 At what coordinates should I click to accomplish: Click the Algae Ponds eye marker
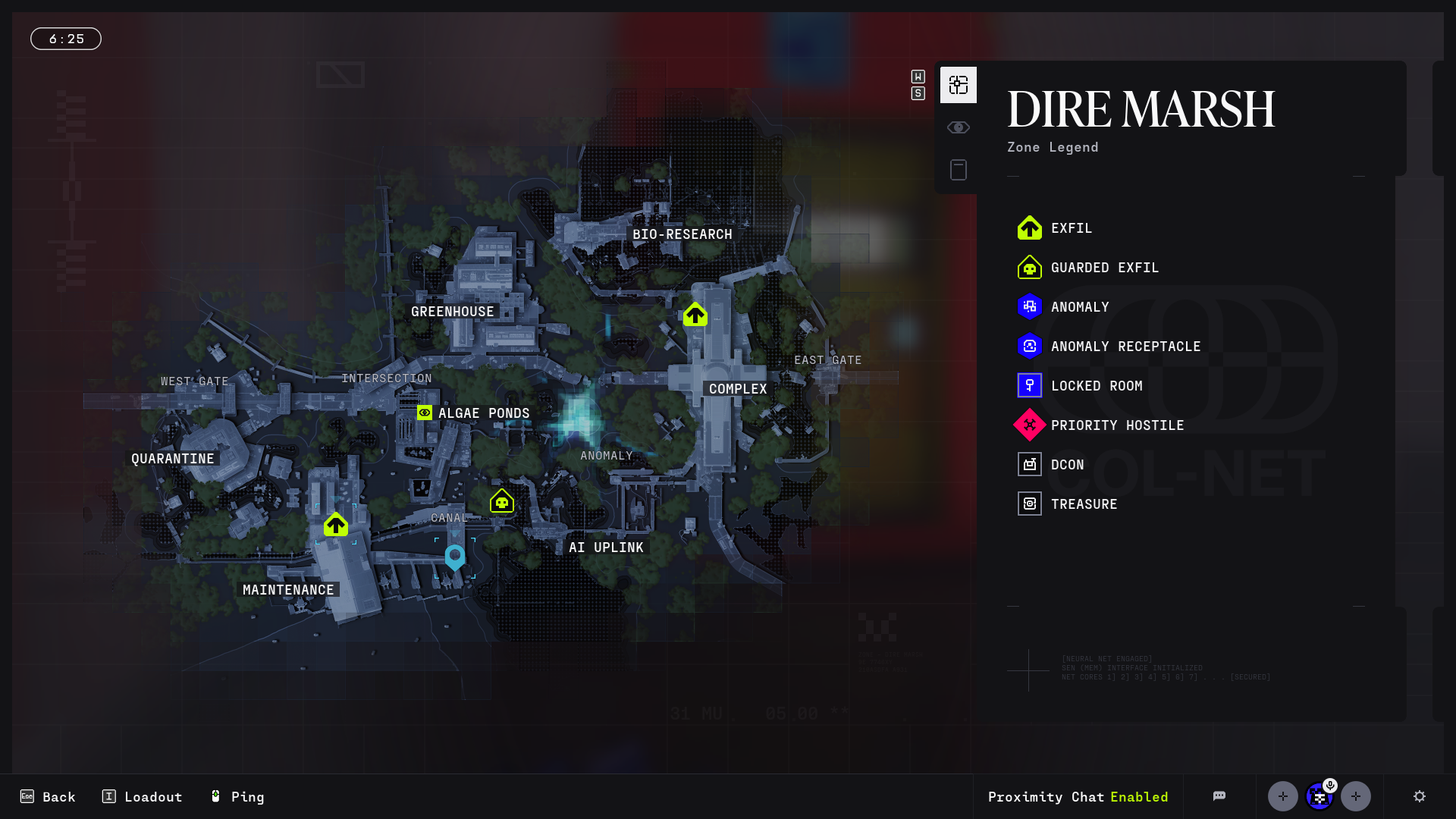425,413
